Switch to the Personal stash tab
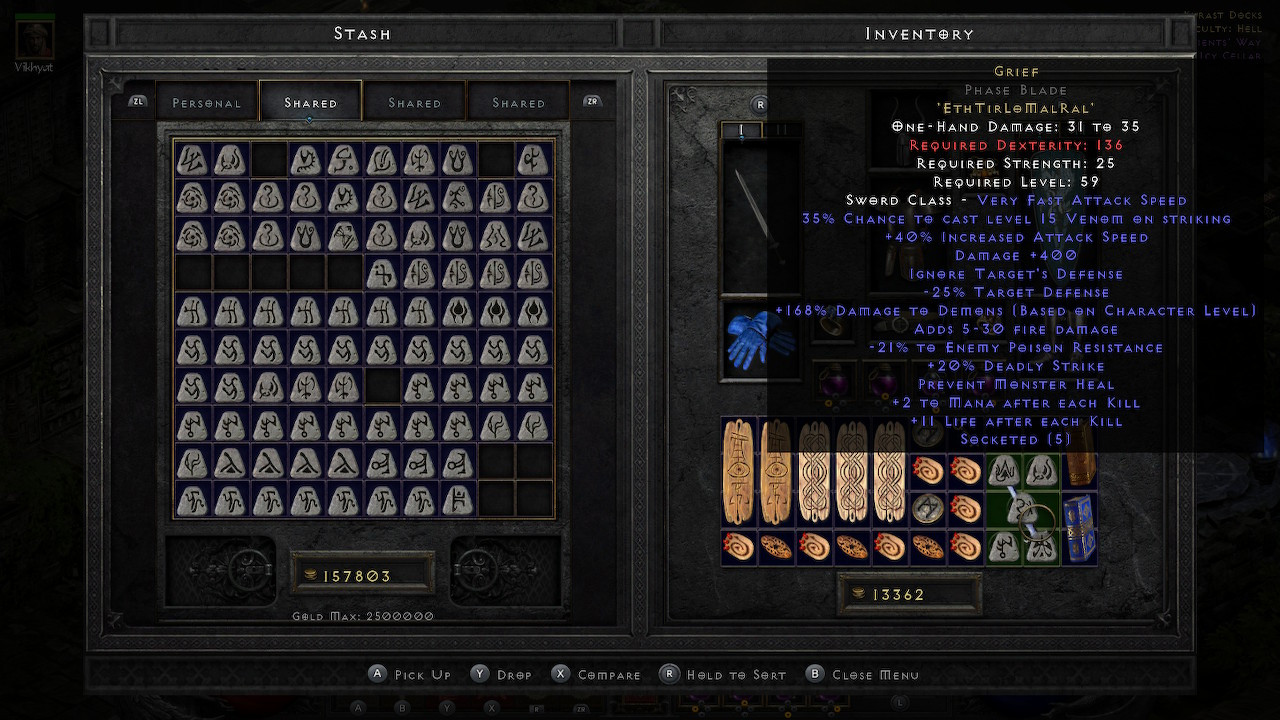This screenshot has height=720, width=1280. 207,103
